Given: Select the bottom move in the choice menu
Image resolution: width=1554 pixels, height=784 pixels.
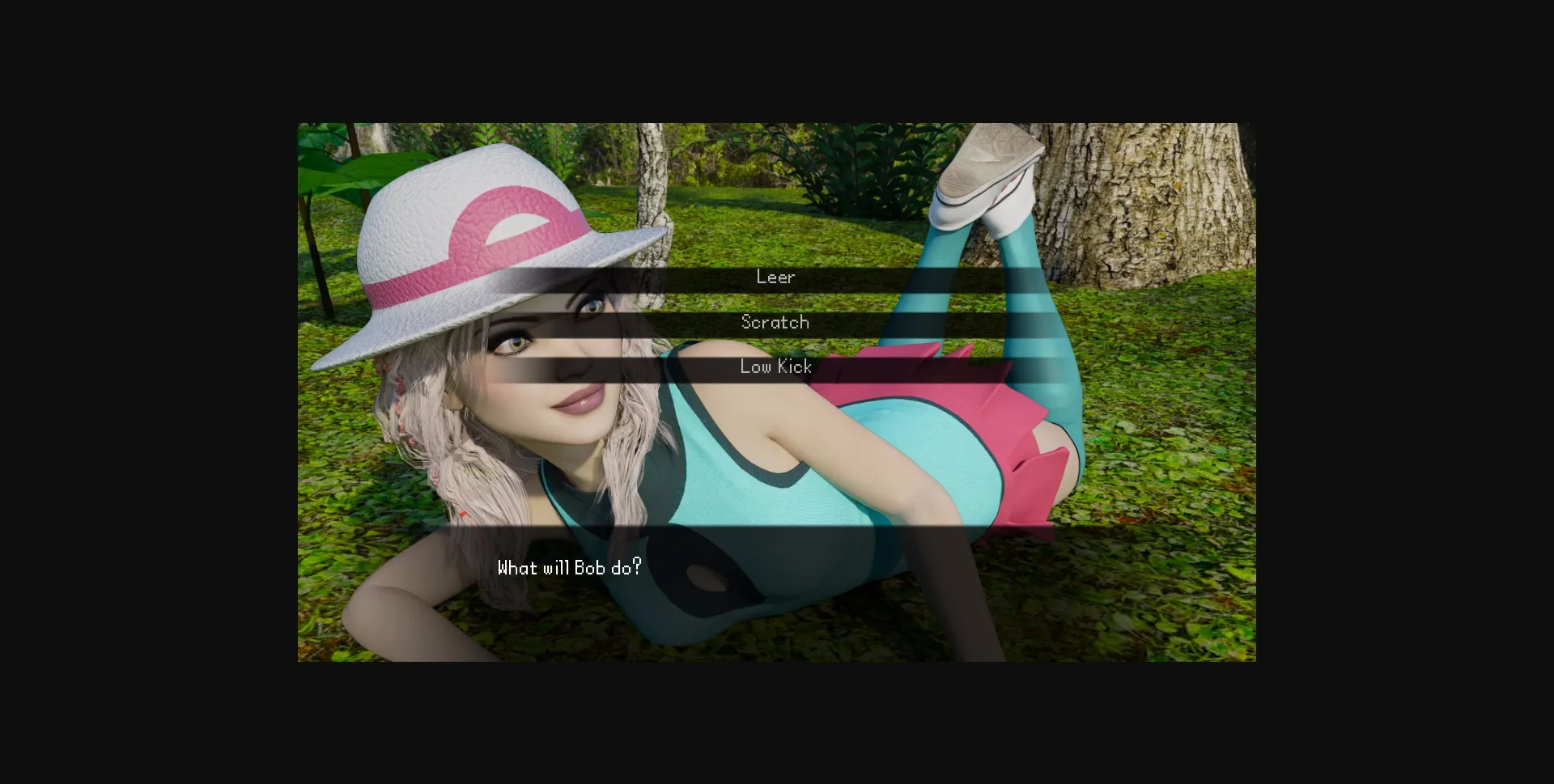Looking at the screenshot, I should 775,366.
